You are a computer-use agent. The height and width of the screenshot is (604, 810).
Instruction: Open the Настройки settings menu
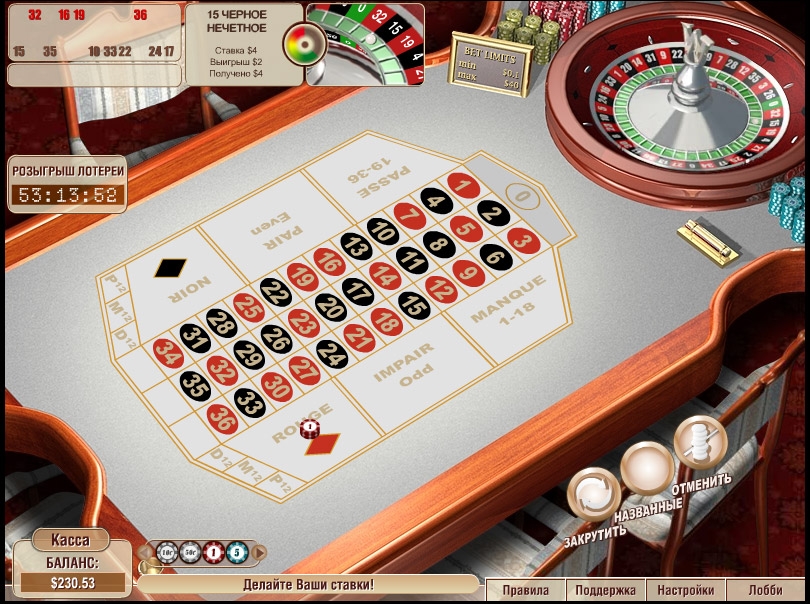tap(686, 590)
